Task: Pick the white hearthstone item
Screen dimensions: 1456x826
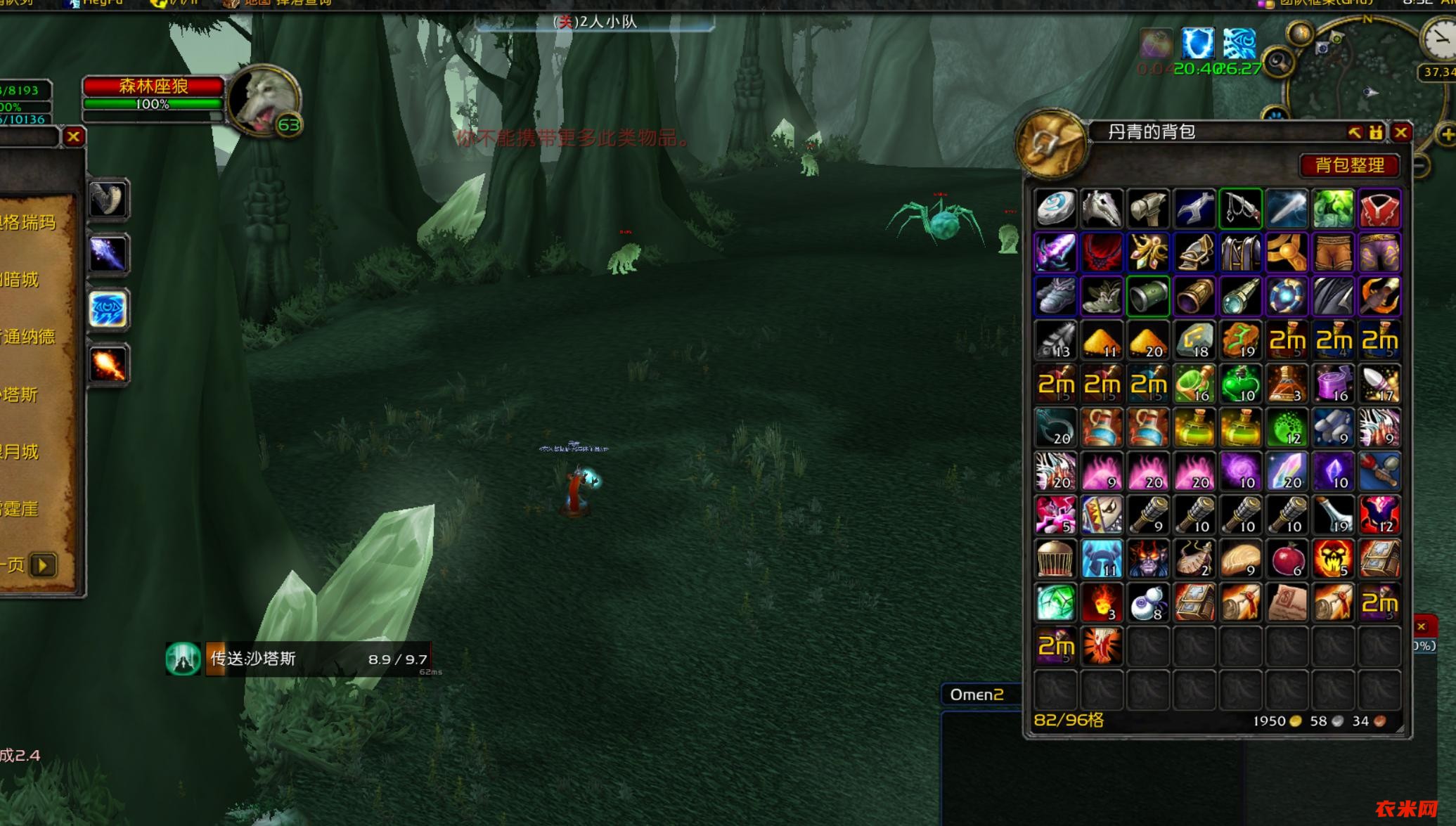Action: 1055,209
